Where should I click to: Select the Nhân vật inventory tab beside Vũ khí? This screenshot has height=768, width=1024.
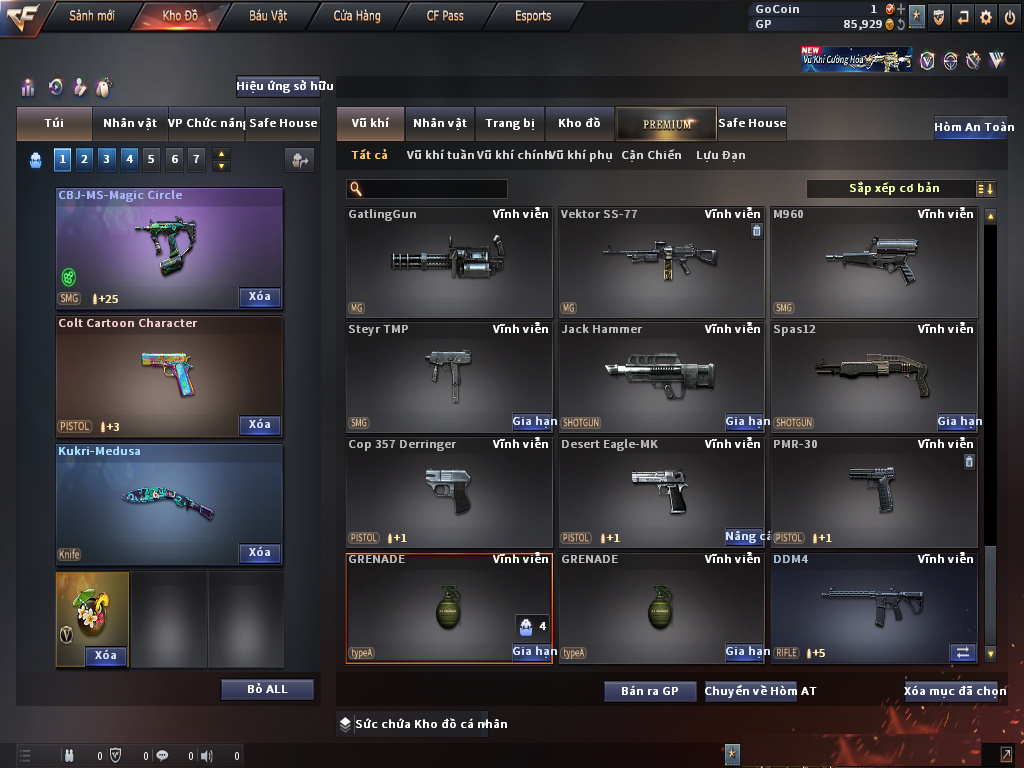pyautogui.click(x=440, y=123)
